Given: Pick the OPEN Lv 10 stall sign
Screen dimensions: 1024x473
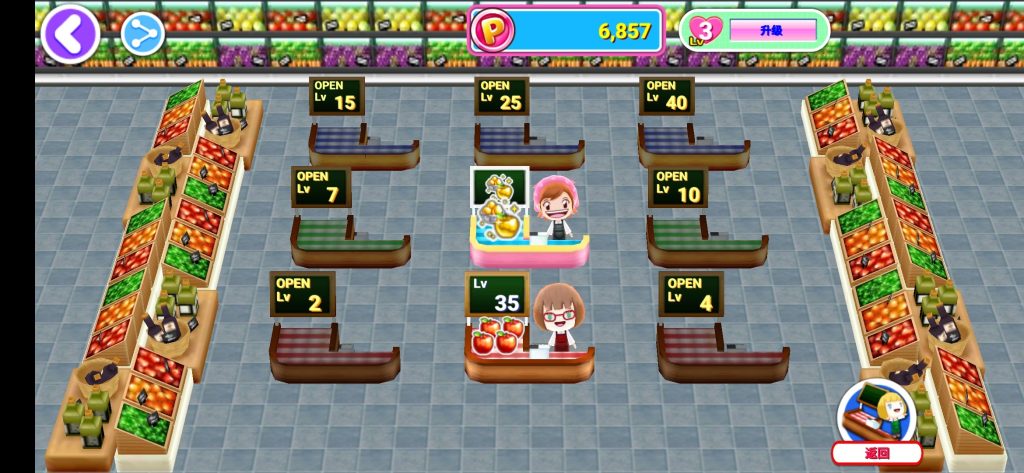Looking at the screenshot, I should [x=677, y=187].
